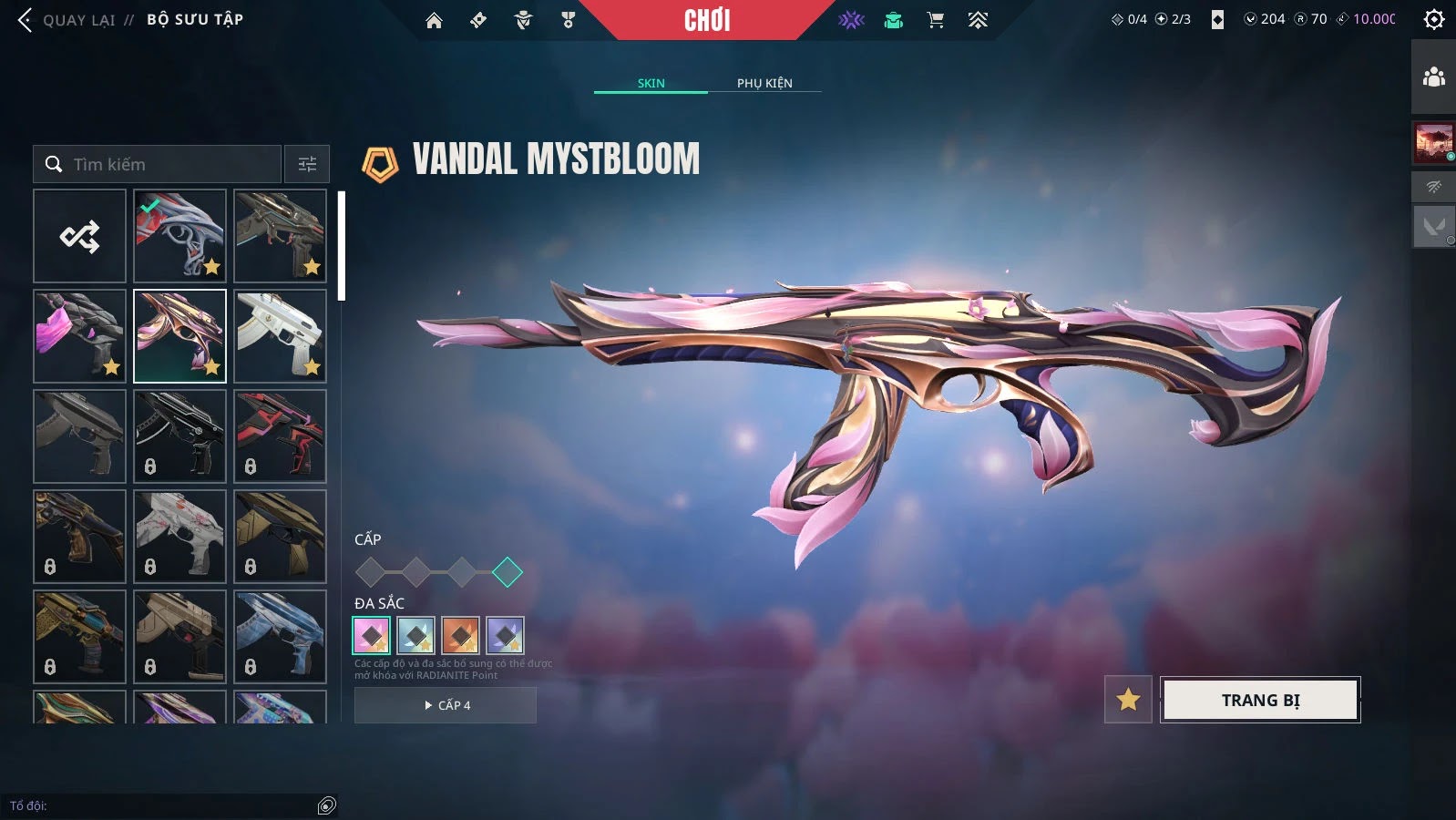1456x820 pixels.
Task: Pick the pink chromatic variant swatch
Action: (372, 635)
